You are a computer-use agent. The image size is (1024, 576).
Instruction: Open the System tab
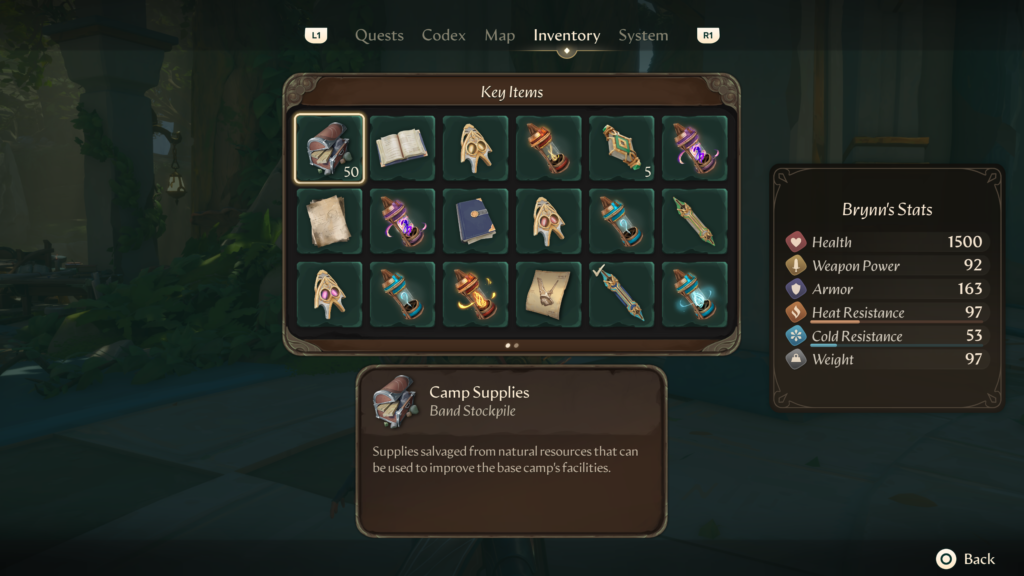point(643,35)
